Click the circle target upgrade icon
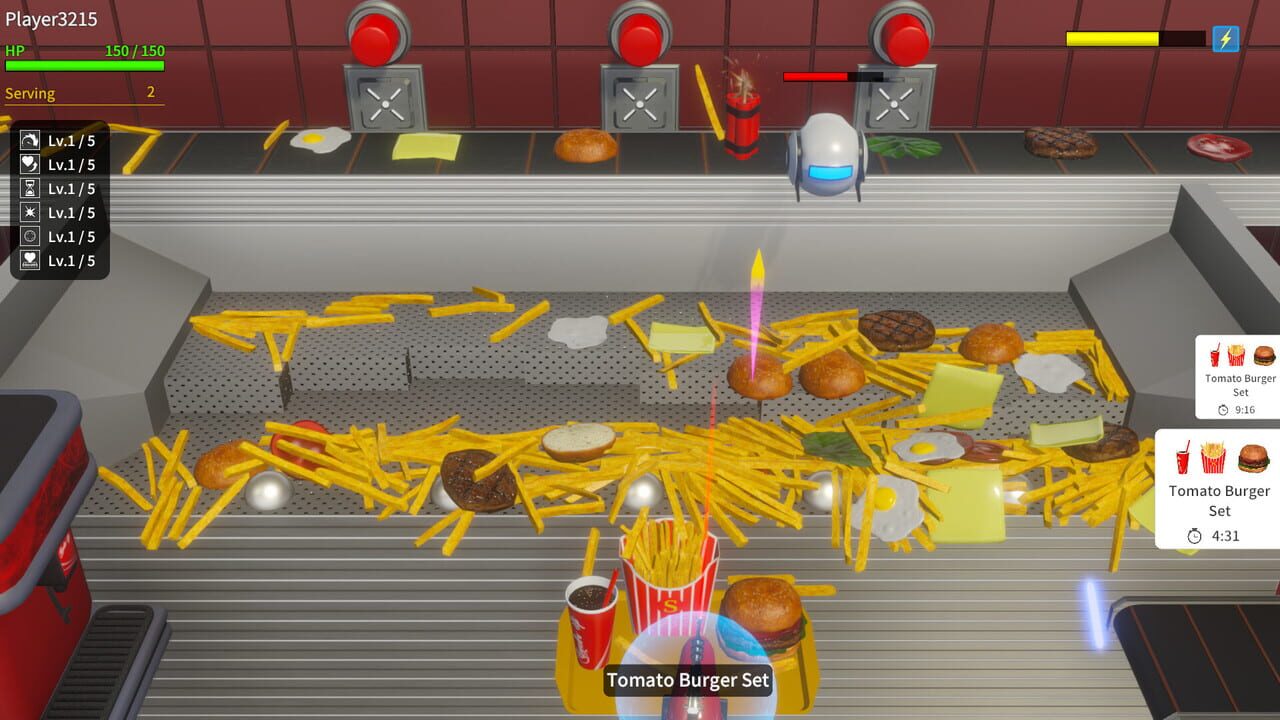The image size is (1280, 720). pos(28,236)
